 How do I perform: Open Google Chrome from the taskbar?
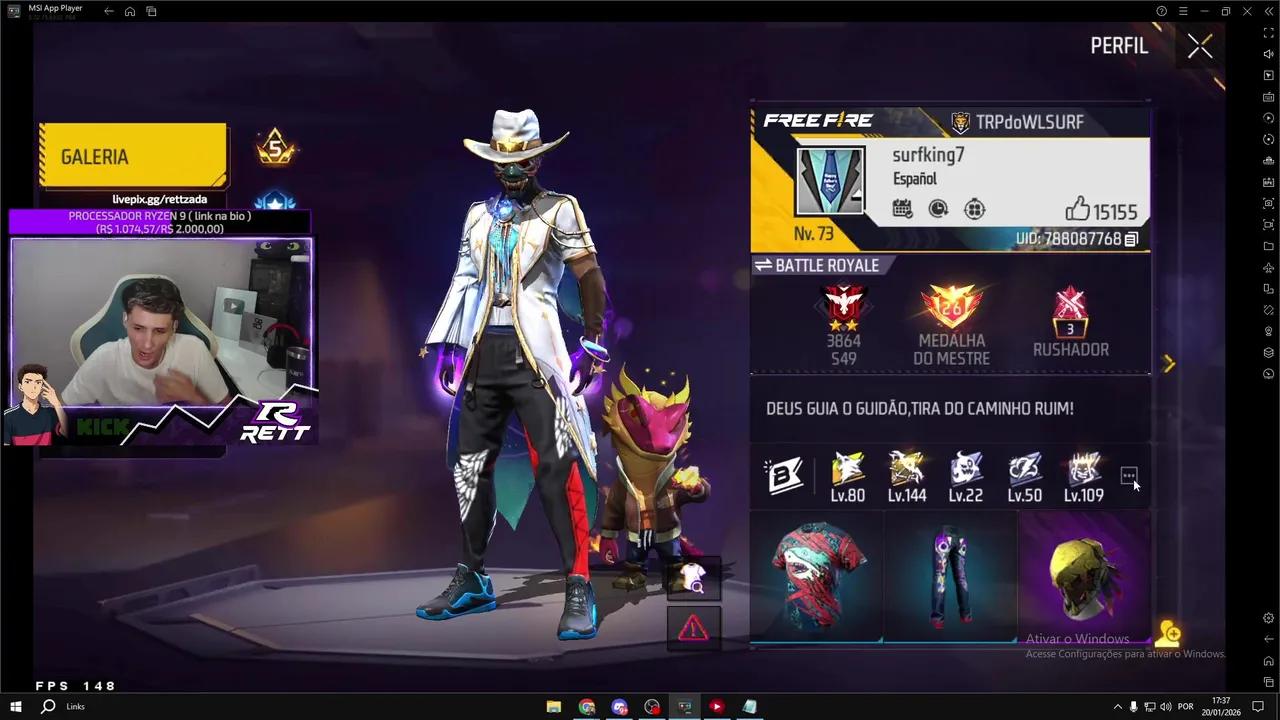587,707
